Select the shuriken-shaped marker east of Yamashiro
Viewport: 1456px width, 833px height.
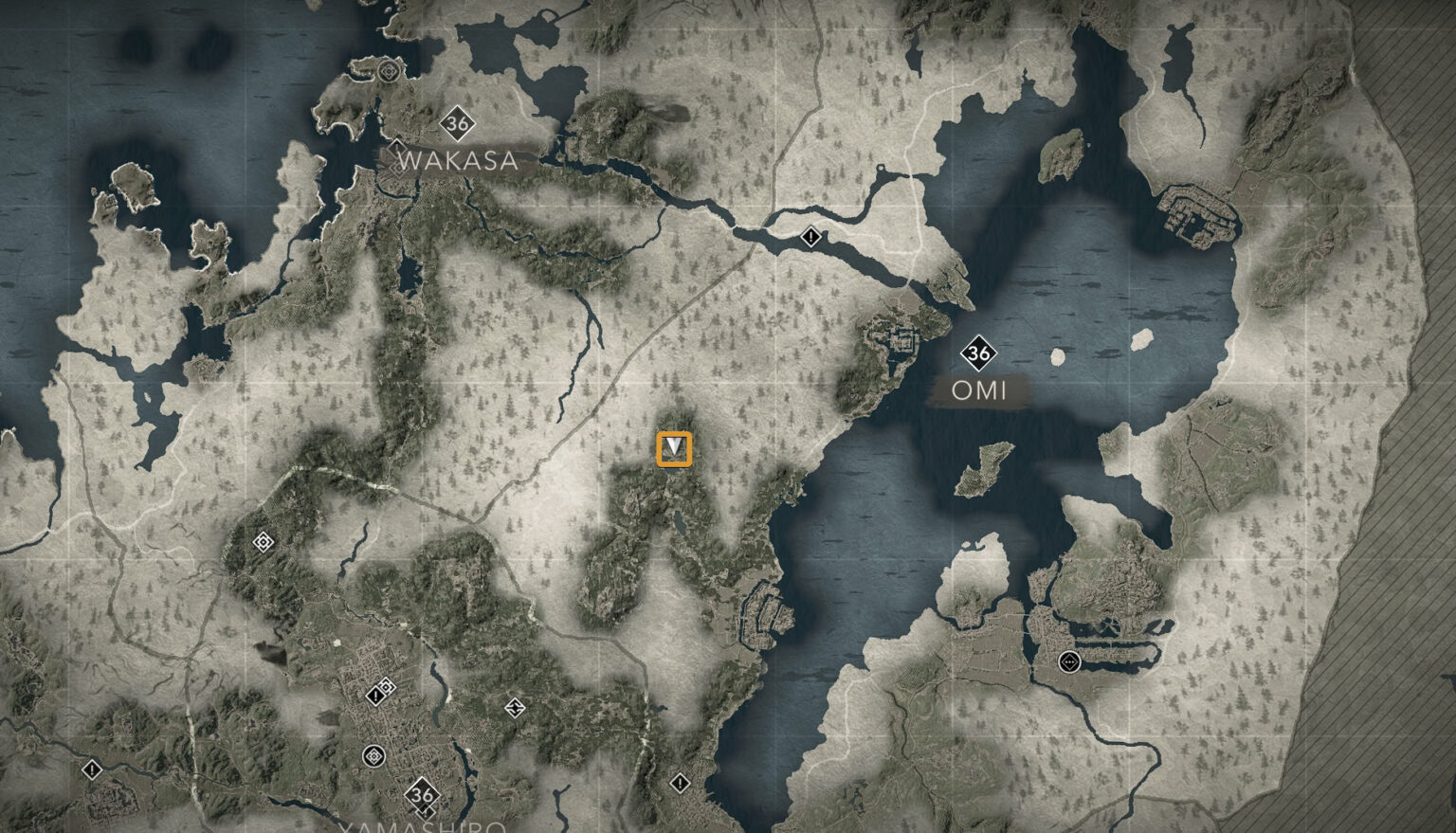tap(515, 709)
